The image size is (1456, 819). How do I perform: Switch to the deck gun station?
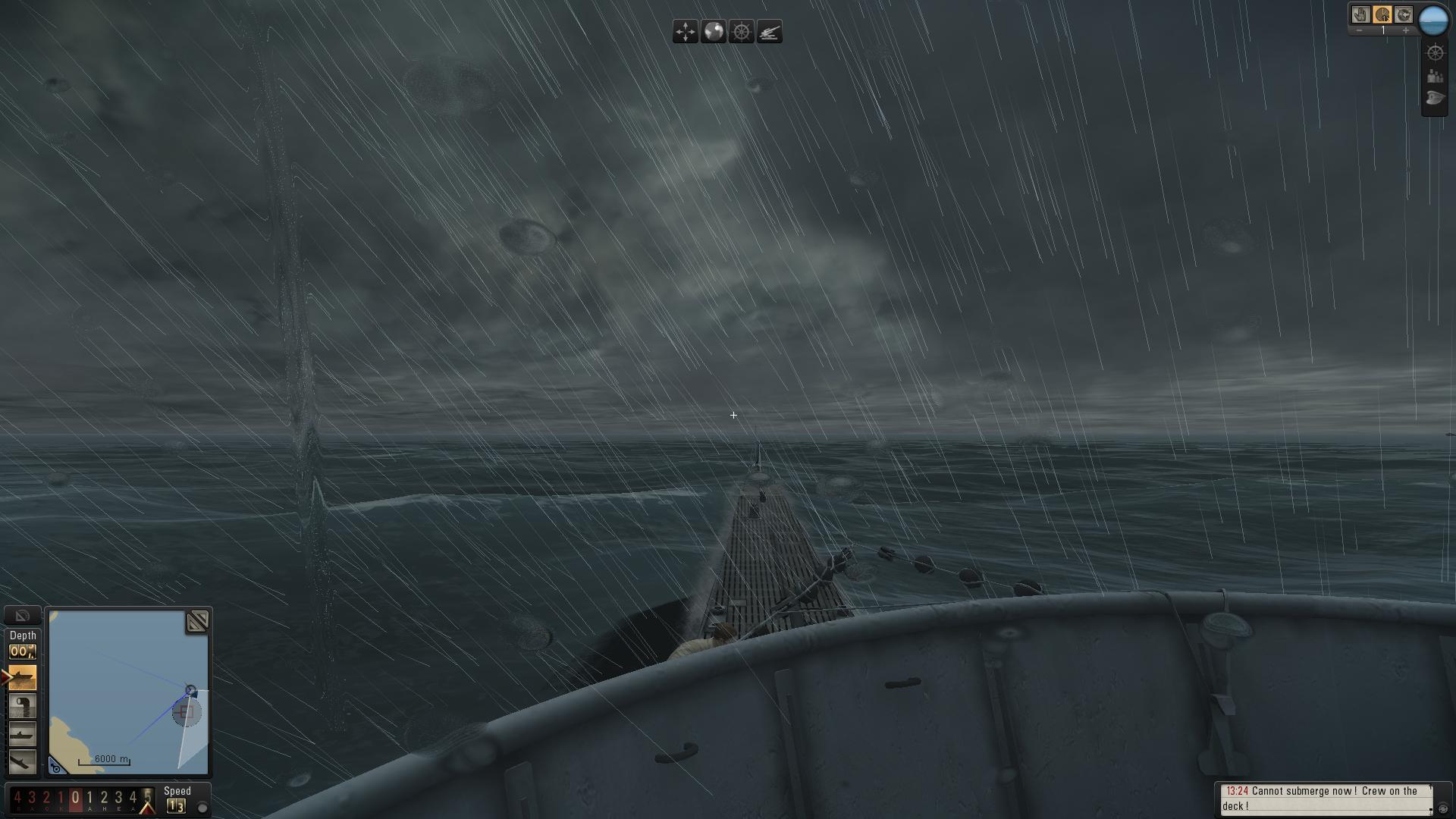pos(769,32)
